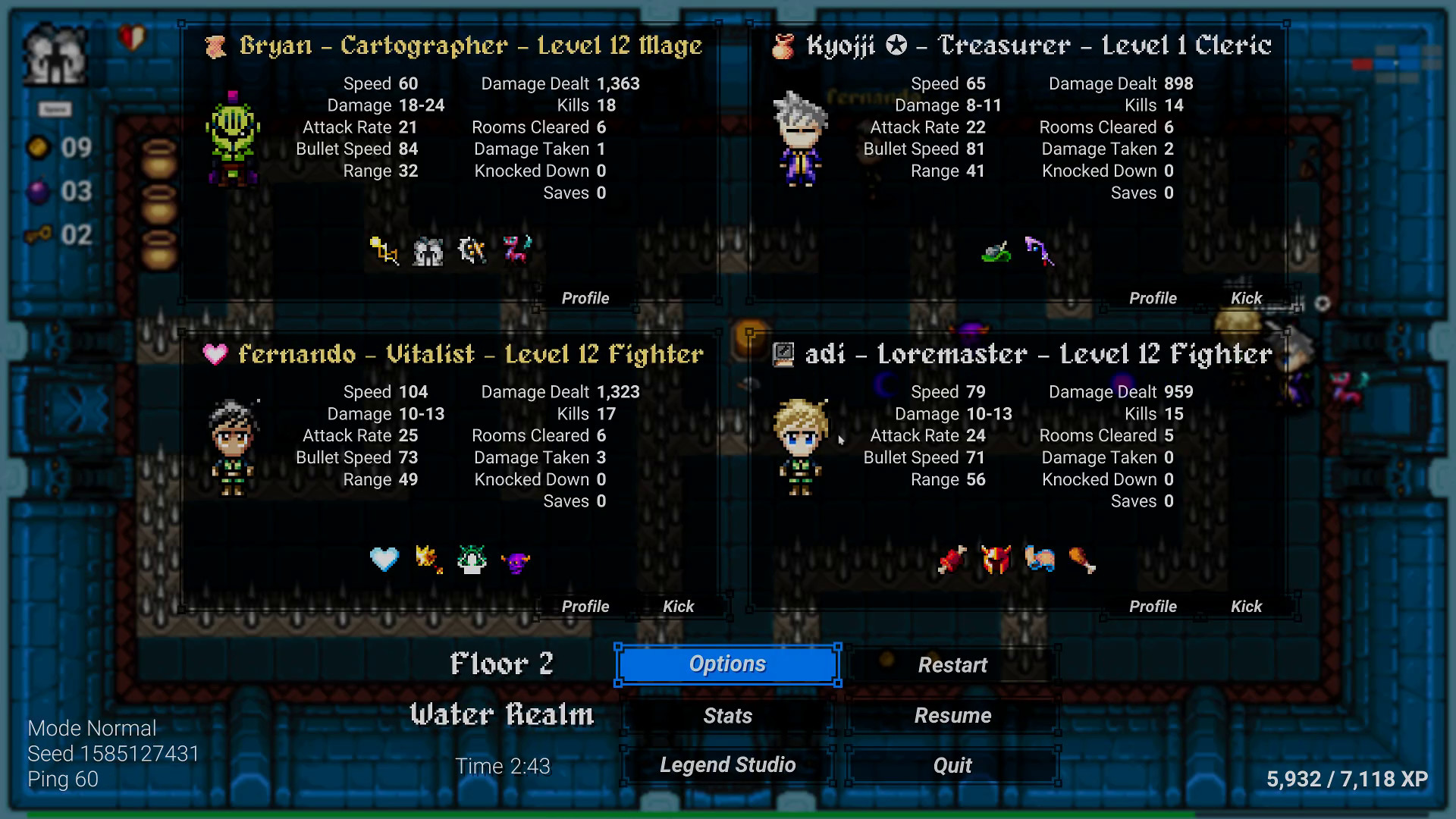
Task: Click the chicken leg item in adi's inventory
Action: (x=1084, y=560)
